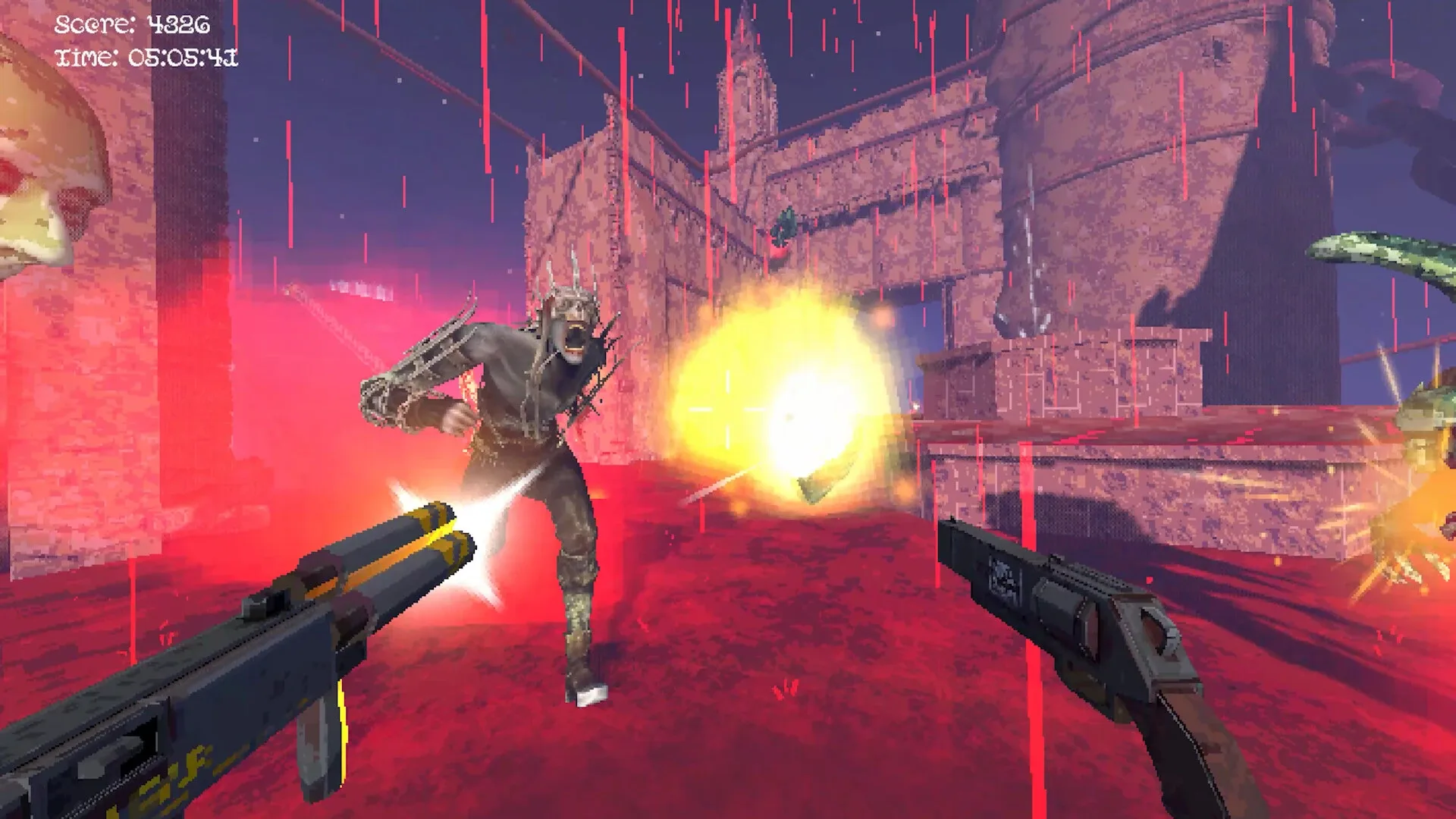Click the enemy's clawed weapon arm

413,364
